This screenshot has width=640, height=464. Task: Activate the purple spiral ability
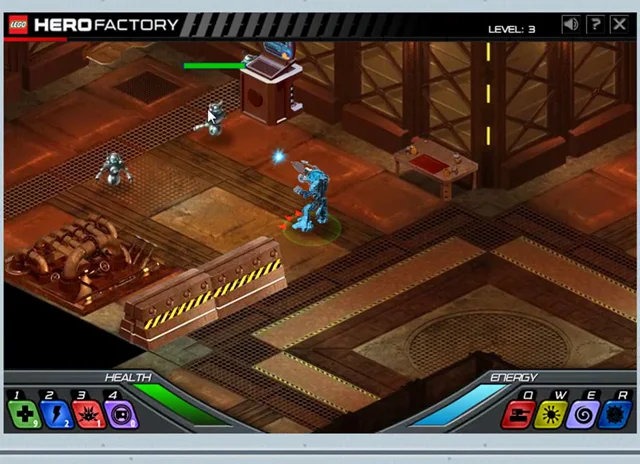pyautogui.click(x=582, y=413)
